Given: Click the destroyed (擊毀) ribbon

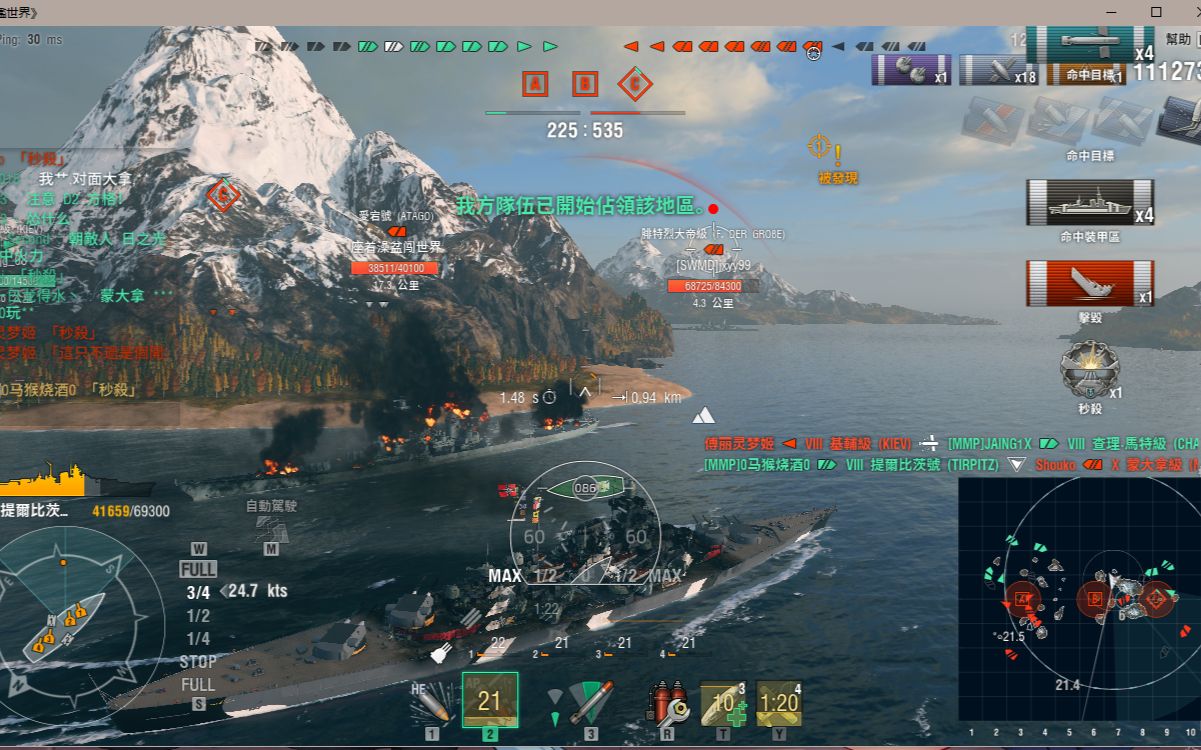Looking at the screenshot, I should (x=1089, y=283).
